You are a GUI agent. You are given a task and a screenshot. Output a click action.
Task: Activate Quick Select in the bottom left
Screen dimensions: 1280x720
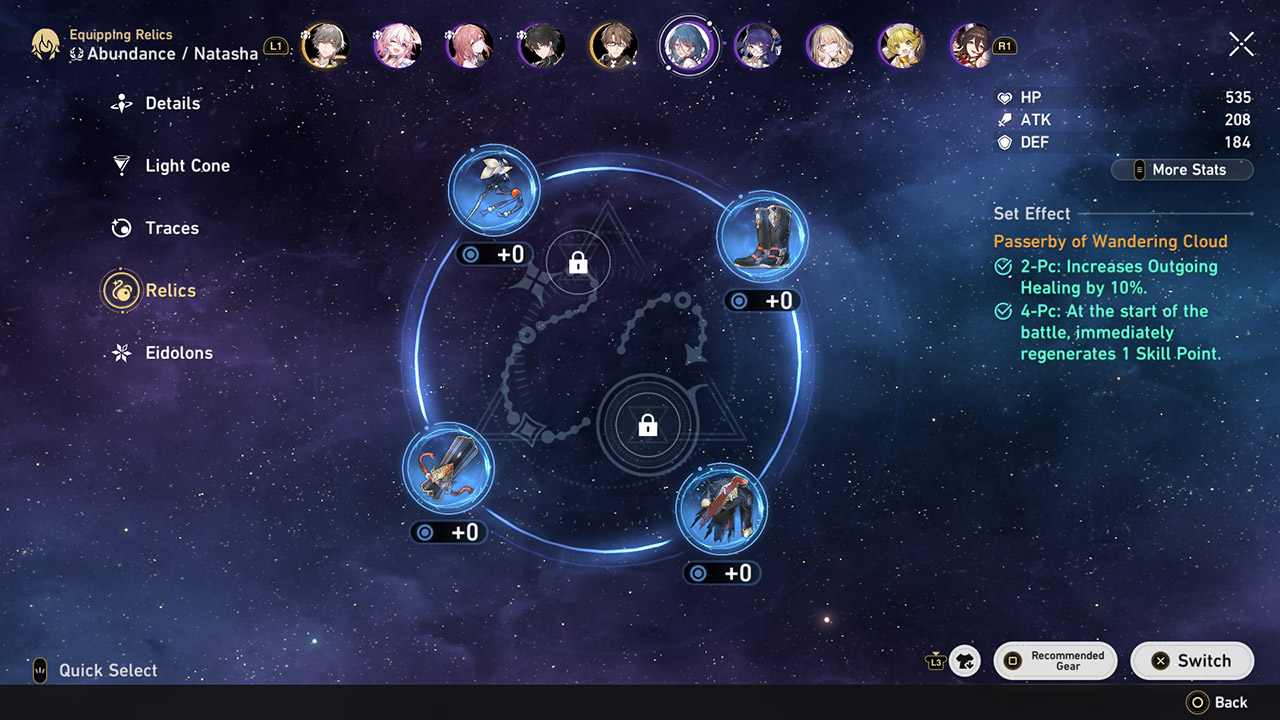(x=92, y=670)
